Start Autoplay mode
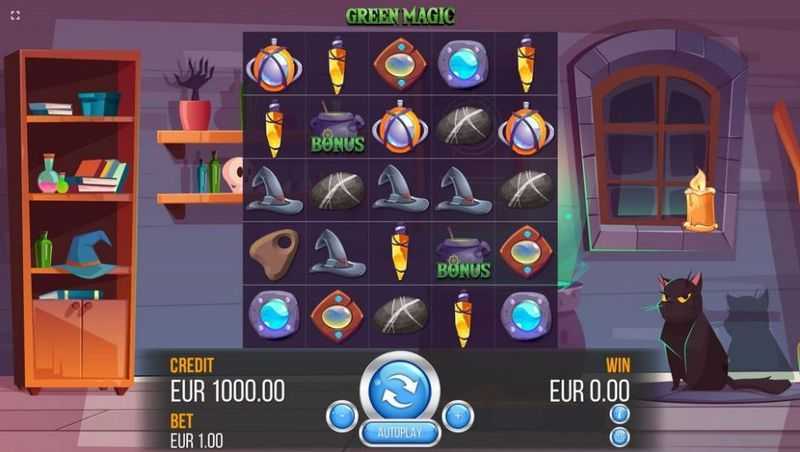800x452 pixels. [399, 433]
